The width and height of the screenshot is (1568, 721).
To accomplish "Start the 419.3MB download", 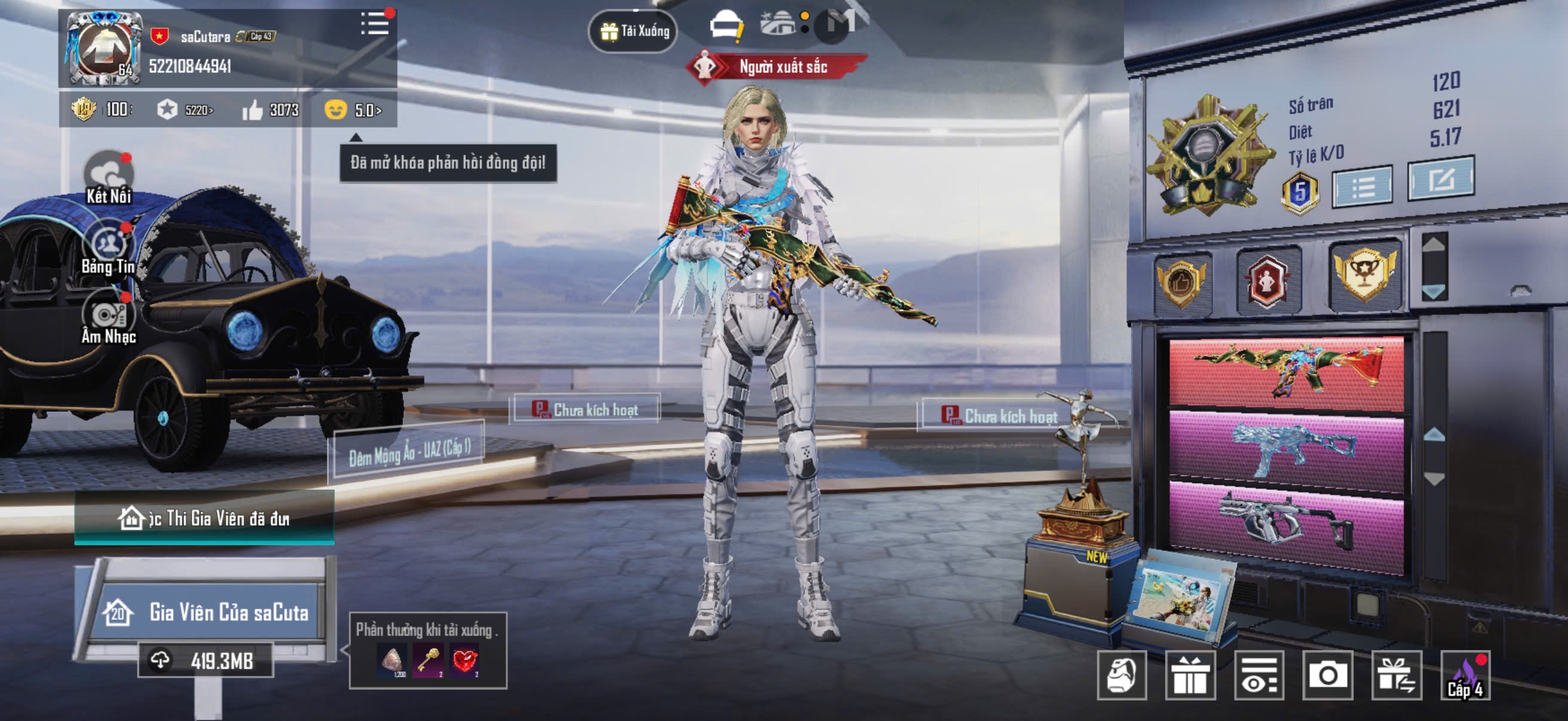I will [206, 660].
